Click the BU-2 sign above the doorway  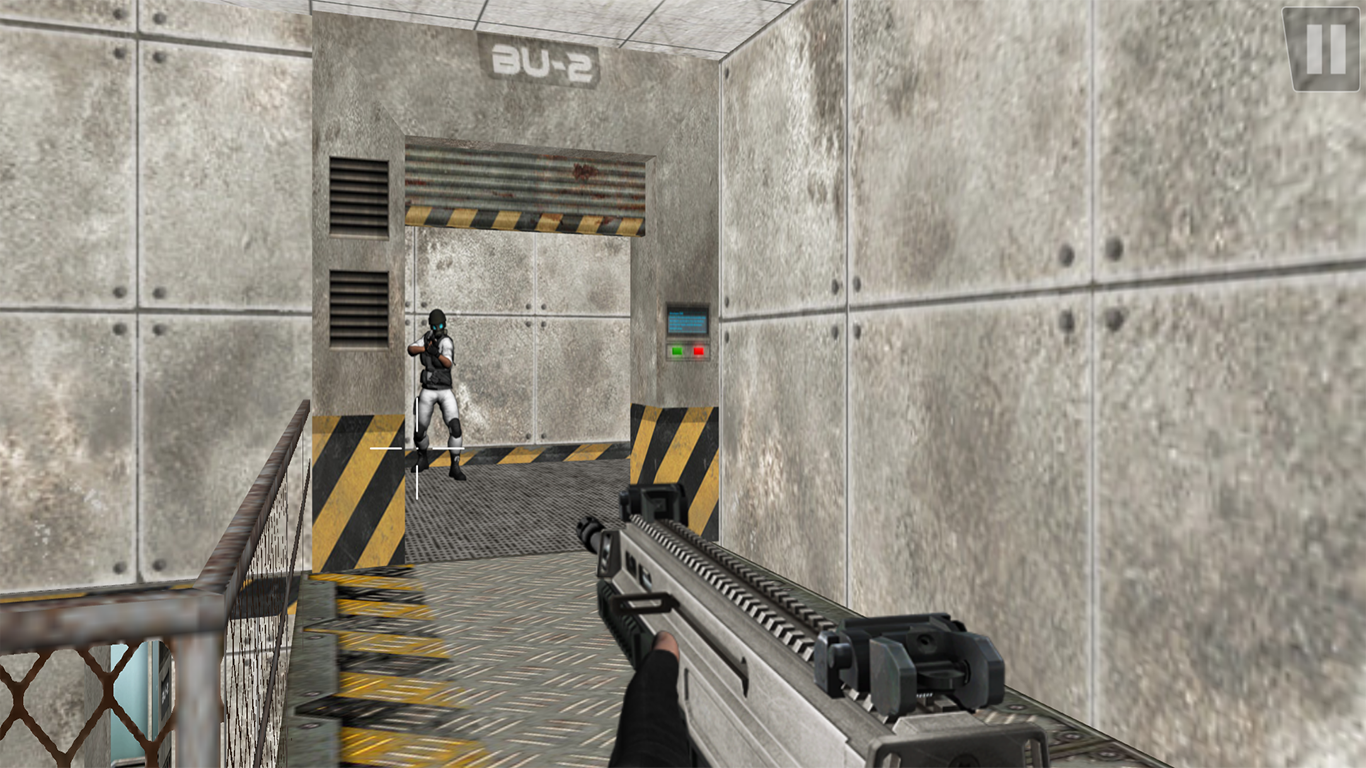point(540,60)
